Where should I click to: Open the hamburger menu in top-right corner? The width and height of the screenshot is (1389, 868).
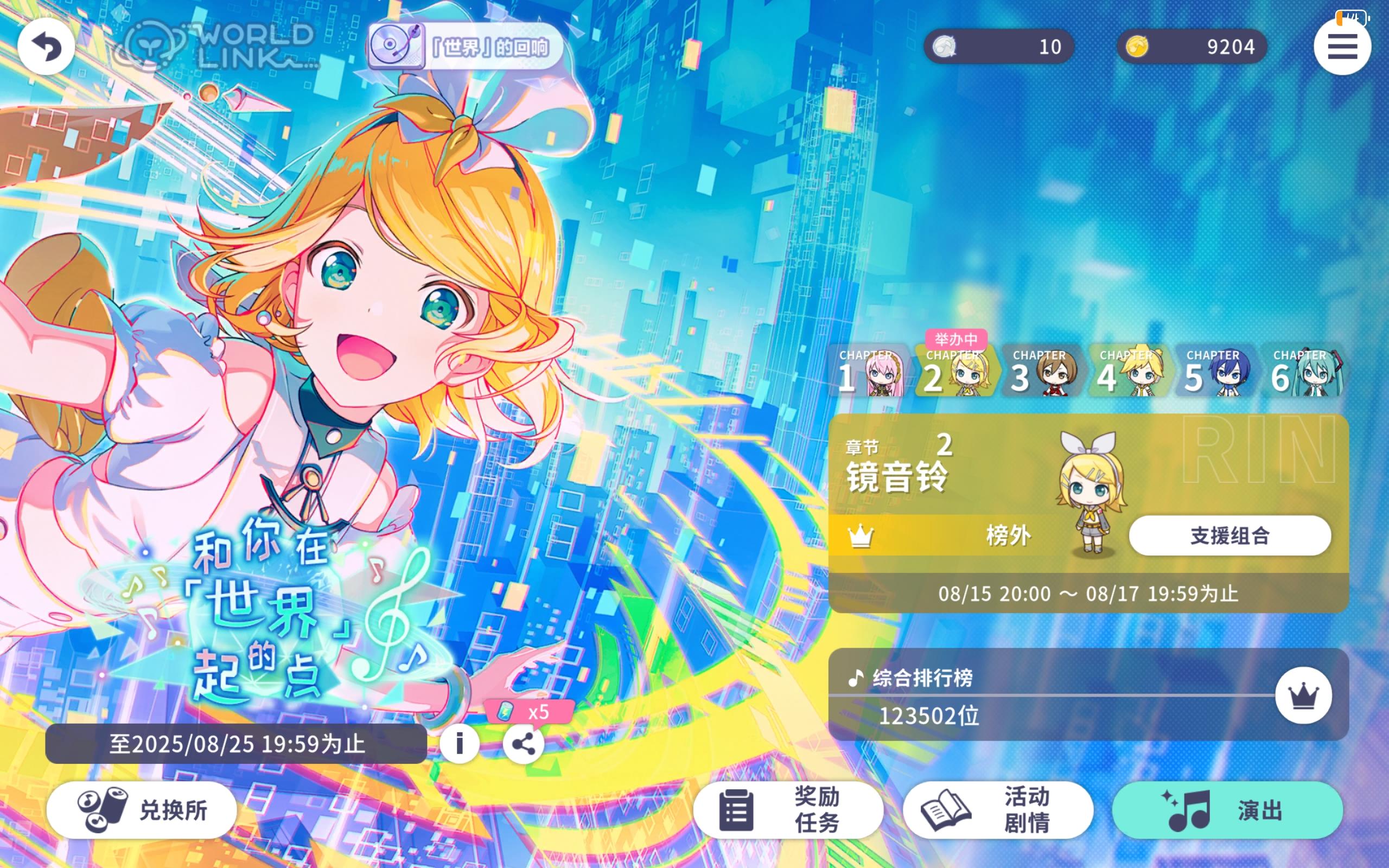coord(1342,47)
